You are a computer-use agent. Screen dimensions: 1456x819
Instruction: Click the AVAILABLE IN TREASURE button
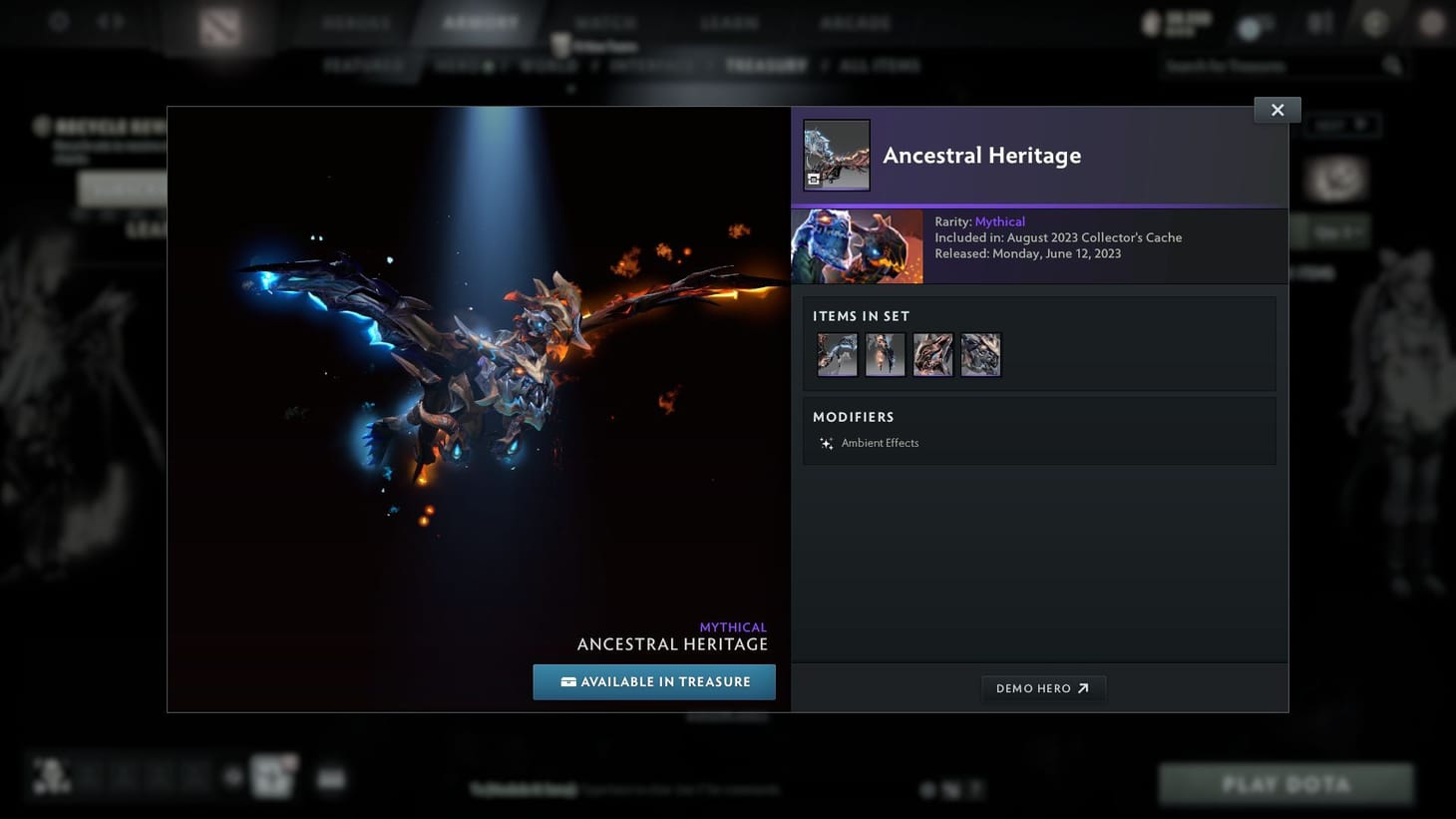pos(654,681)
